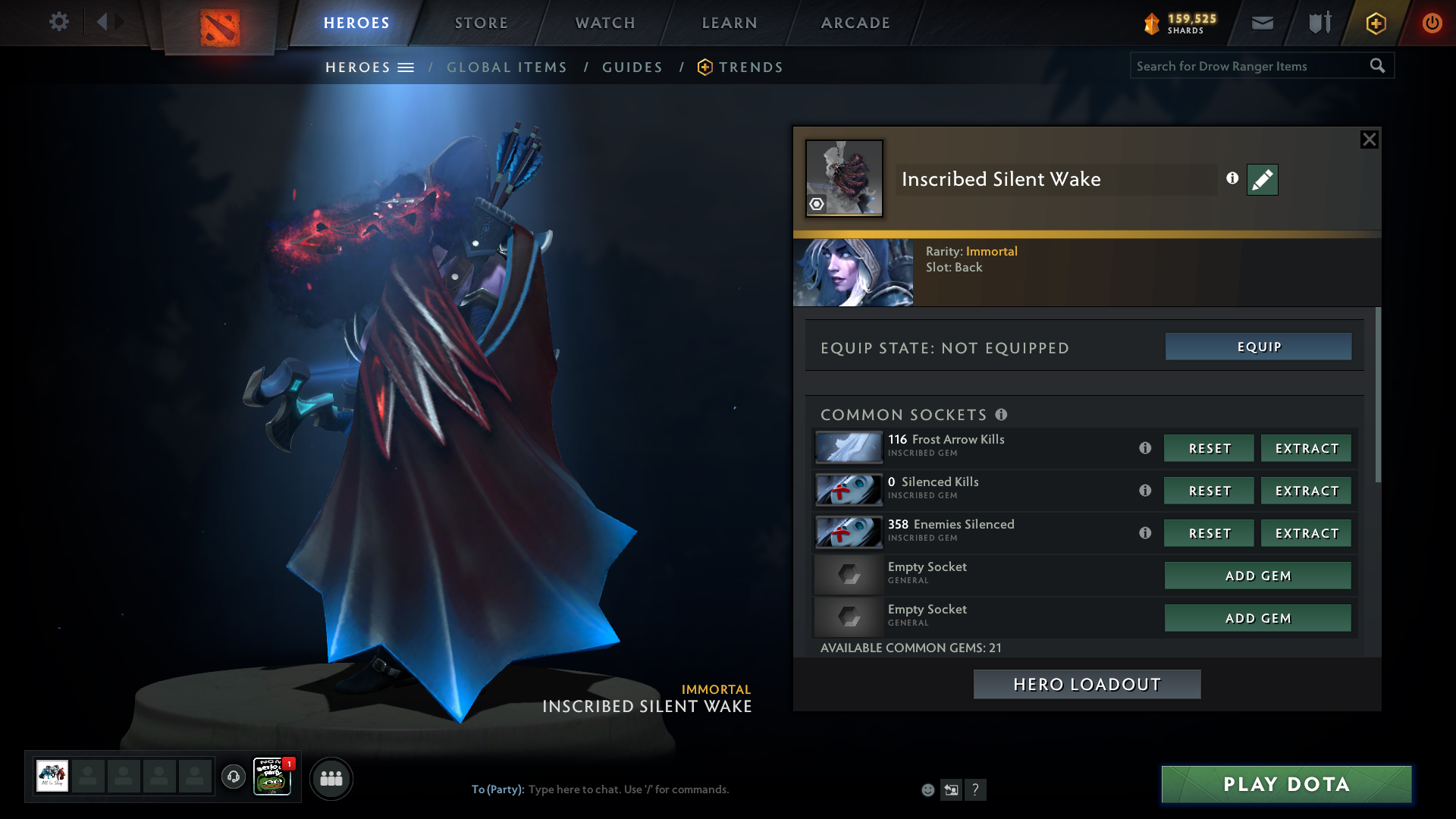Open Global Items section
Screen dimensions: 1456x819
(x=507, y=67)
